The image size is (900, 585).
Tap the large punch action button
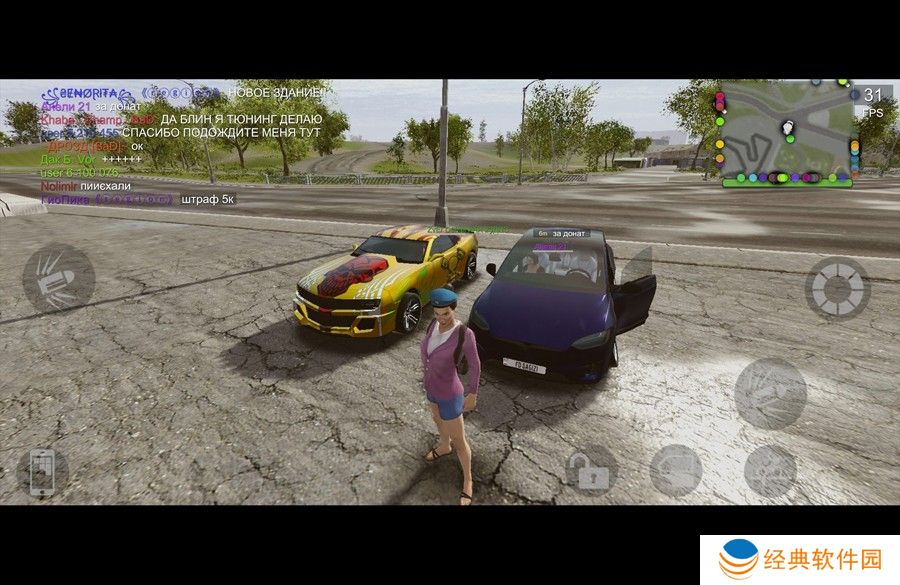770,393
